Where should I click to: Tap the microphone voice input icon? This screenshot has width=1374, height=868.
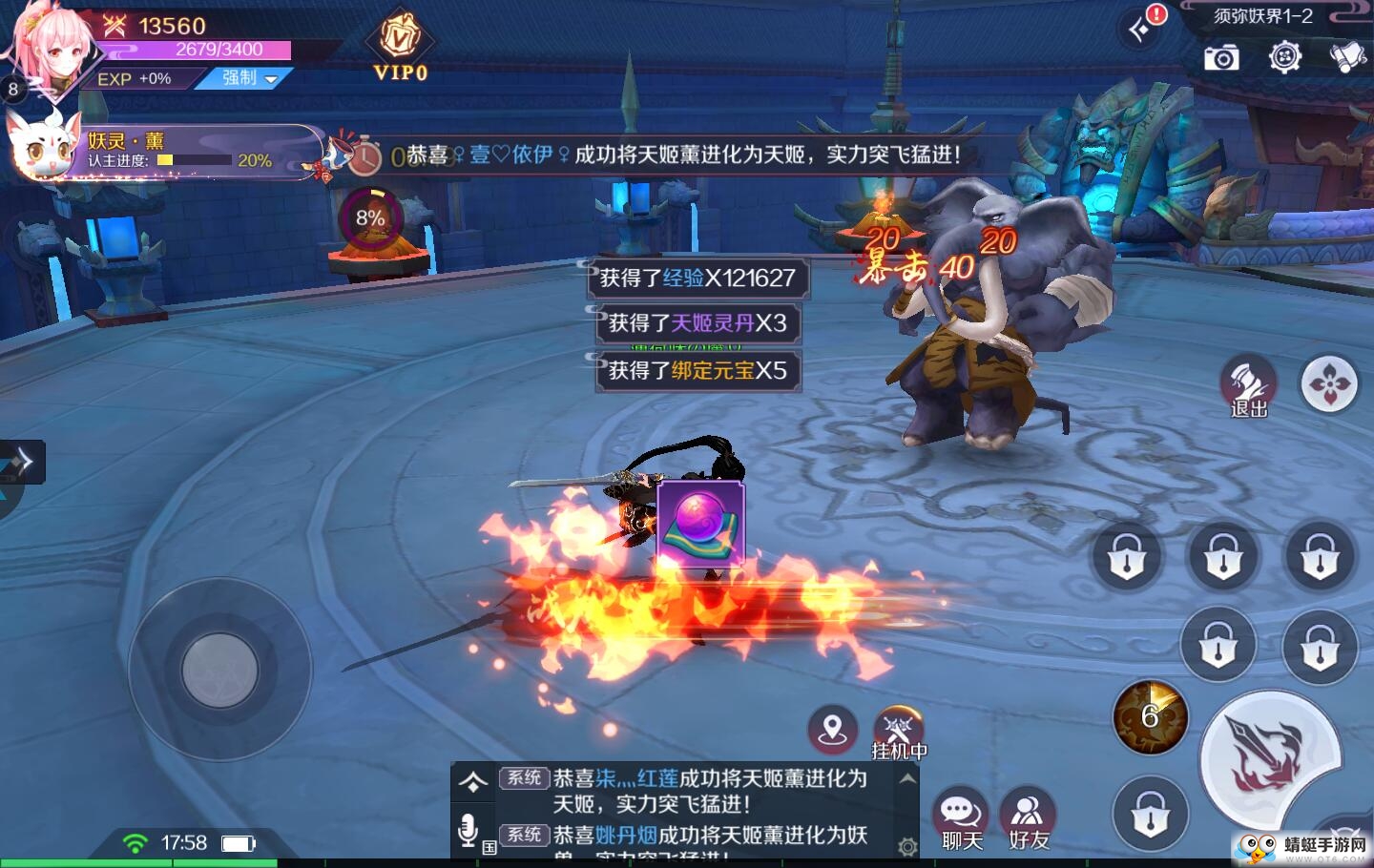pos(468,831)
